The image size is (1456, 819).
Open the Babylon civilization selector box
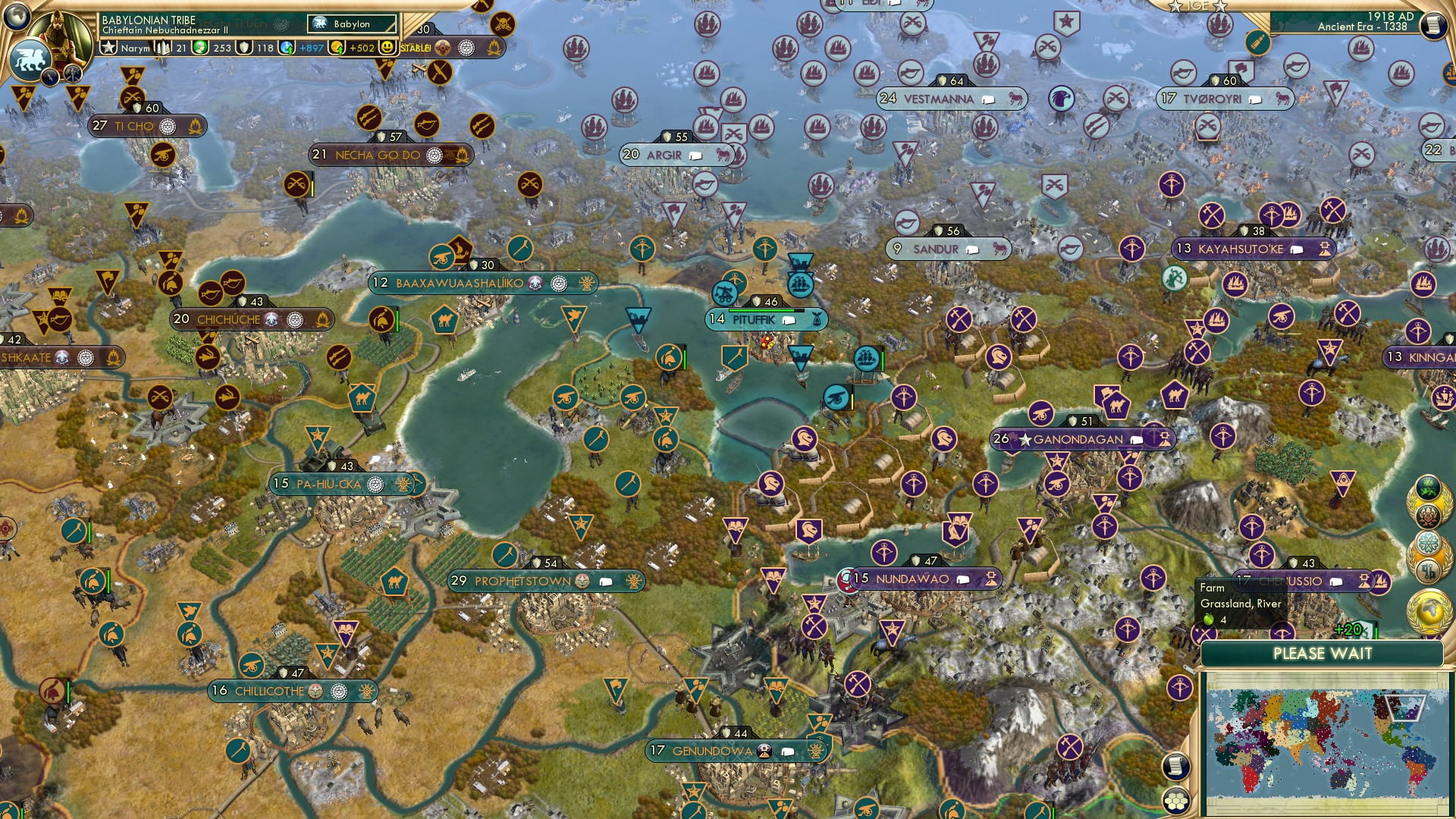[353, 24]
